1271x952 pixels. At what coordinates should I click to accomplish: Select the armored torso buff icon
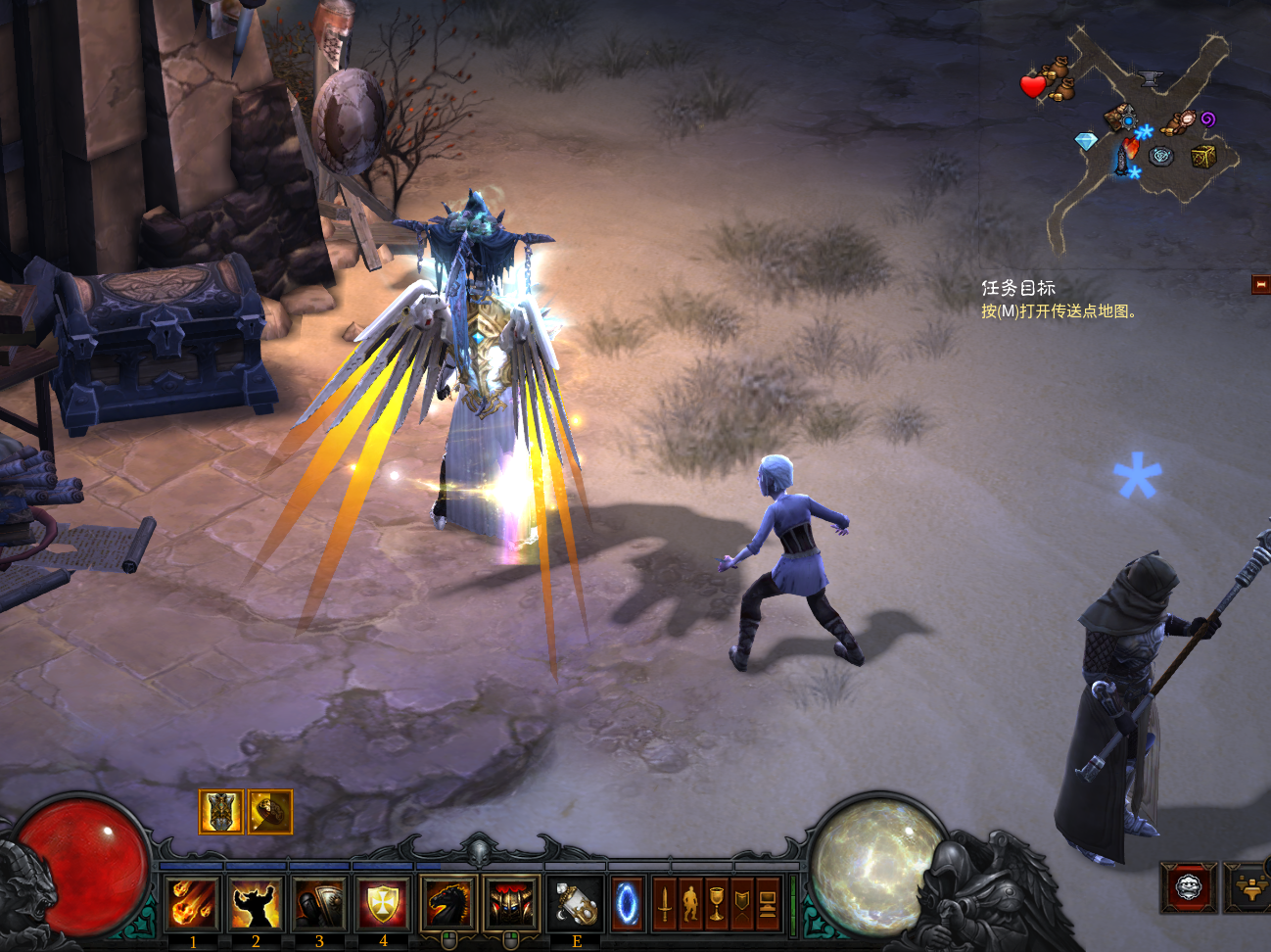pyautogui.click(x=221, y=812)
